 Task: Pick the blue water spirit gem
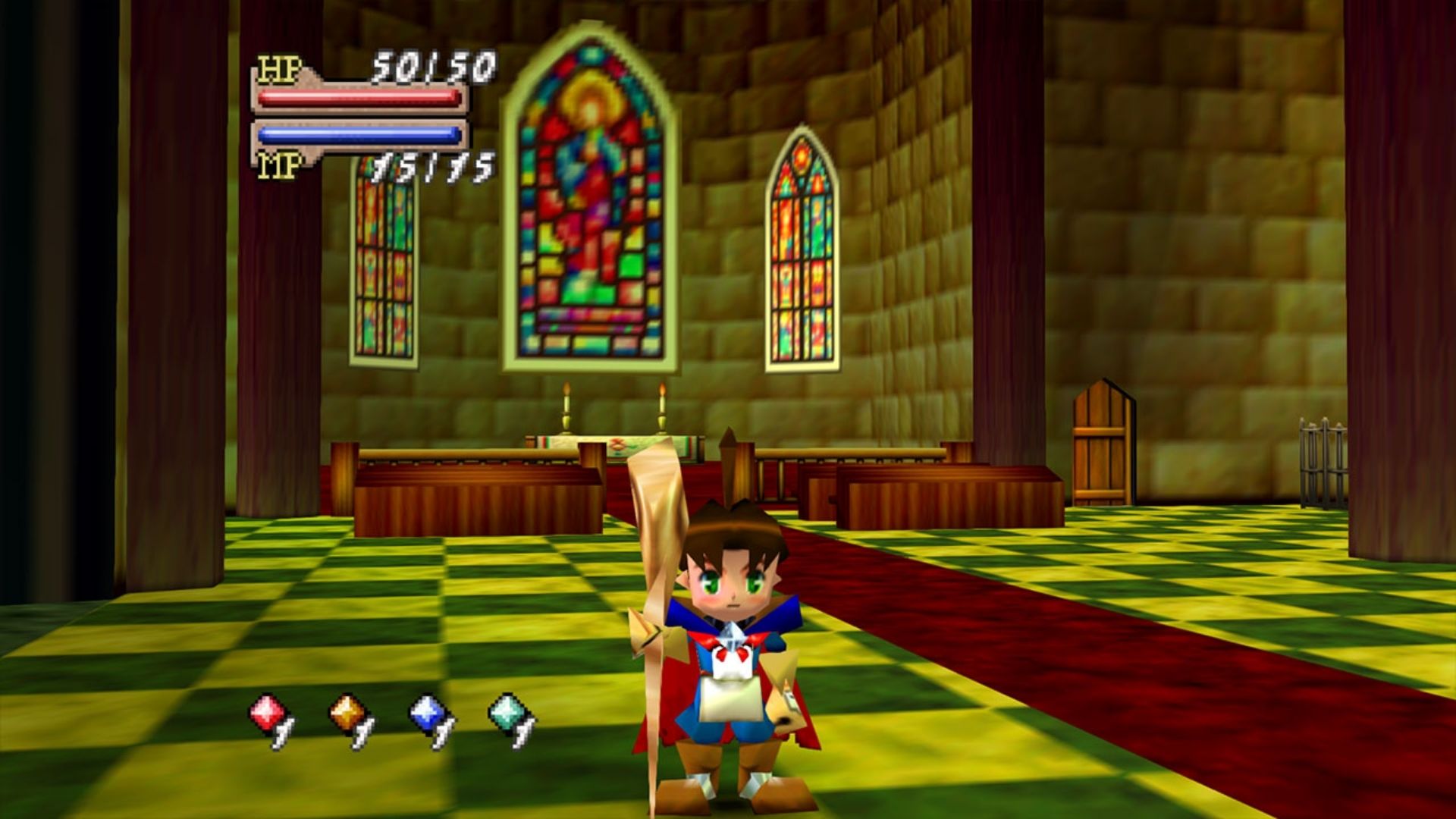[x=428, y=714]
